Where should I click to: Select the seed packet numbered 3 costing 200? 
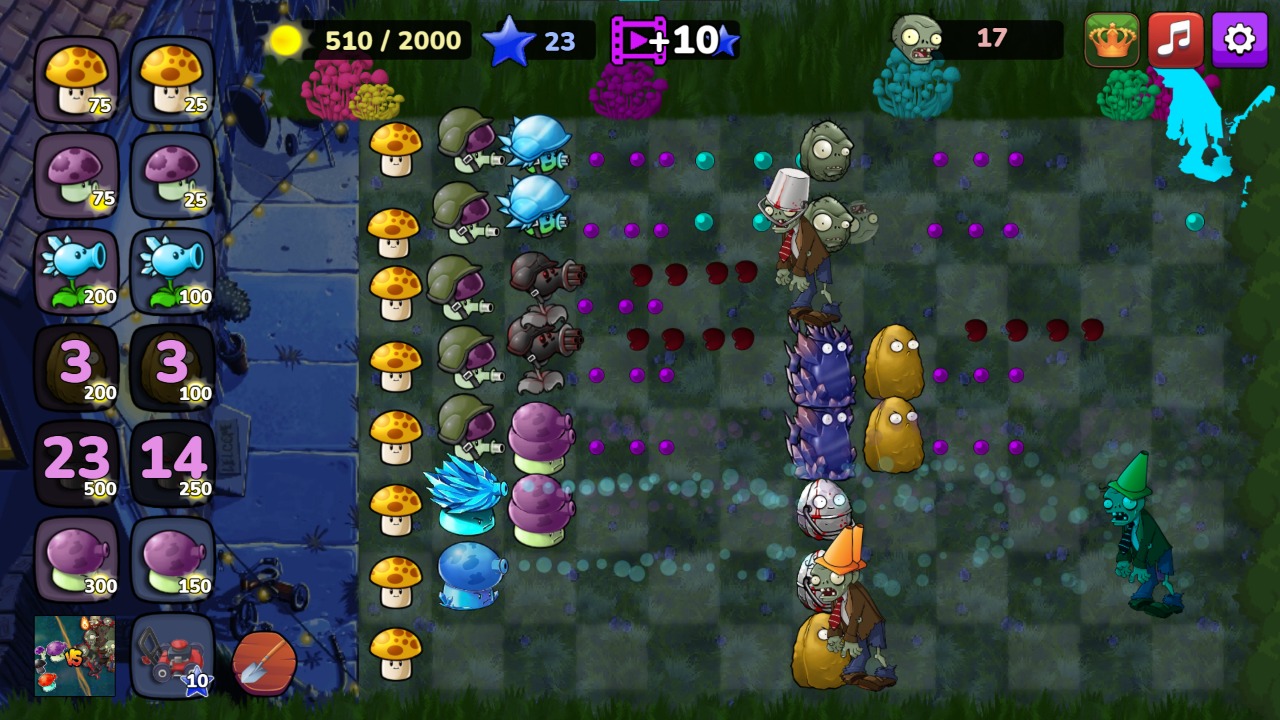point(77,363)
